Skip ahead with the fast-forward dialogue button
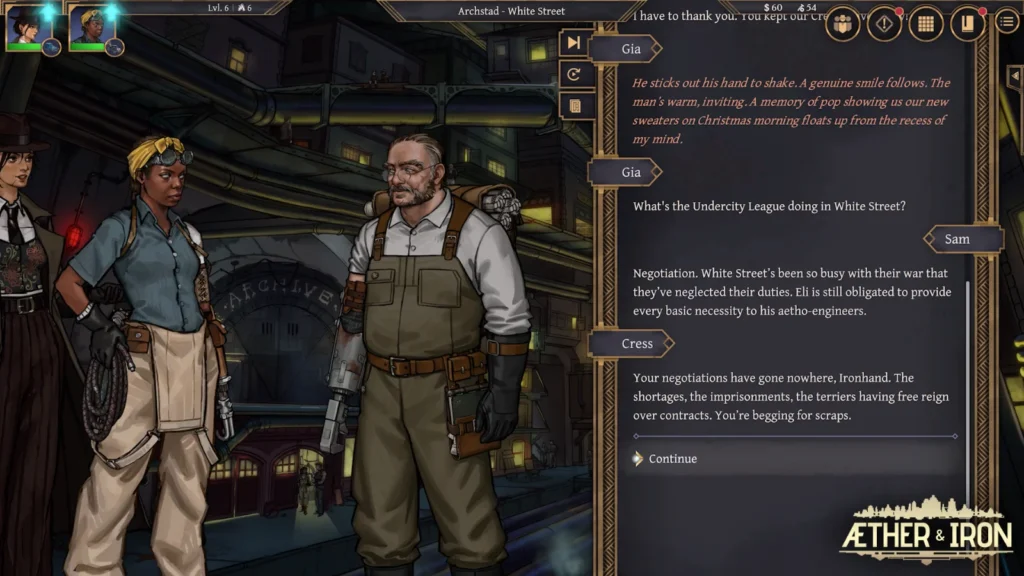The height and width of the screenshot is (576, 1024). tap(574, 43)
